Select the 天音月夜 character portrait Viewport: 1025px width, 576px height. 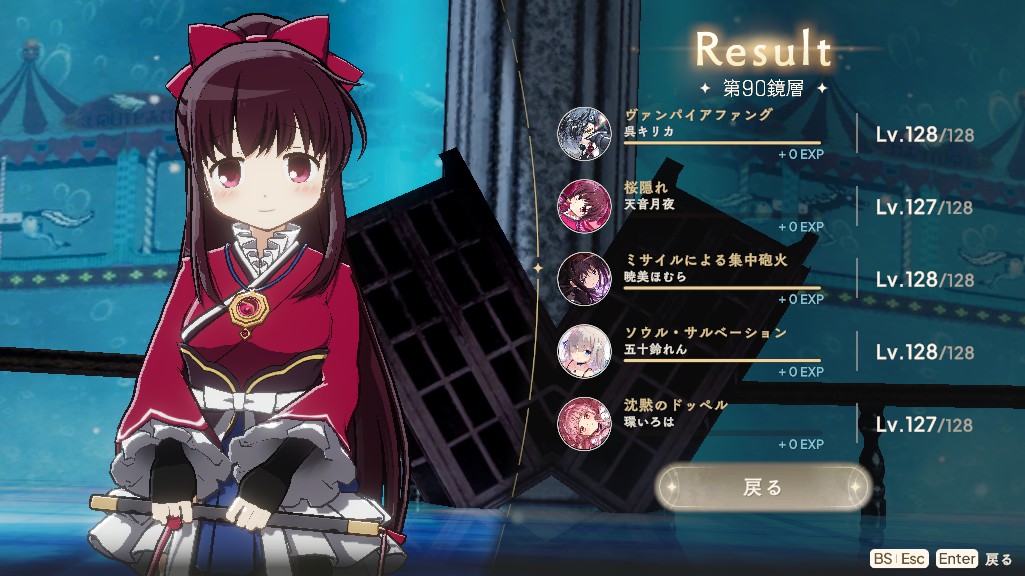pyautogui.click(x=582, y=205)
